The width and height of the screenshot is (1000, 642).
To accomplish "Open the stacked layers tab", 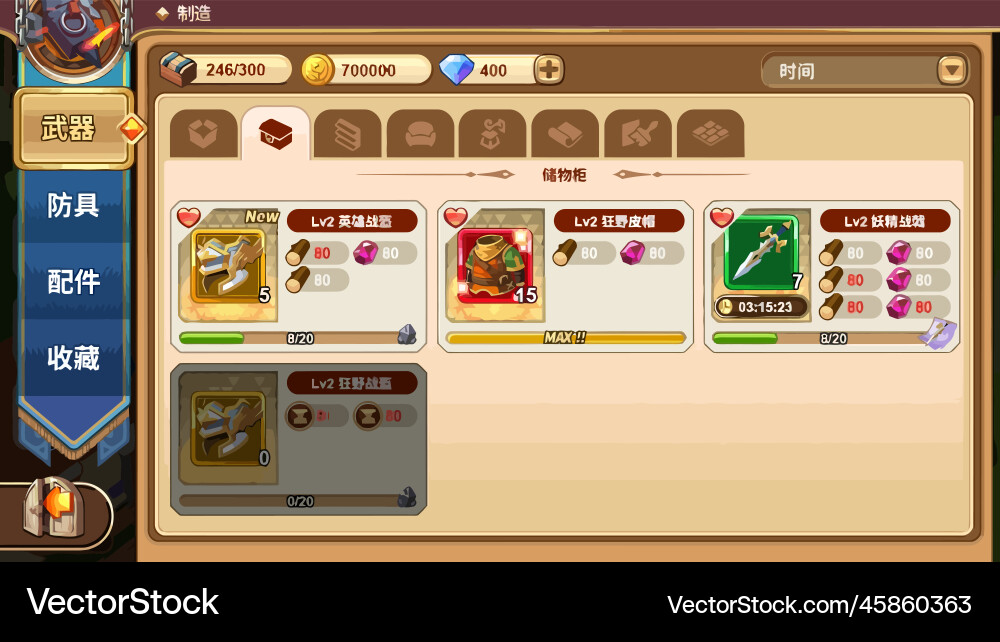I will tap(347, 134).
